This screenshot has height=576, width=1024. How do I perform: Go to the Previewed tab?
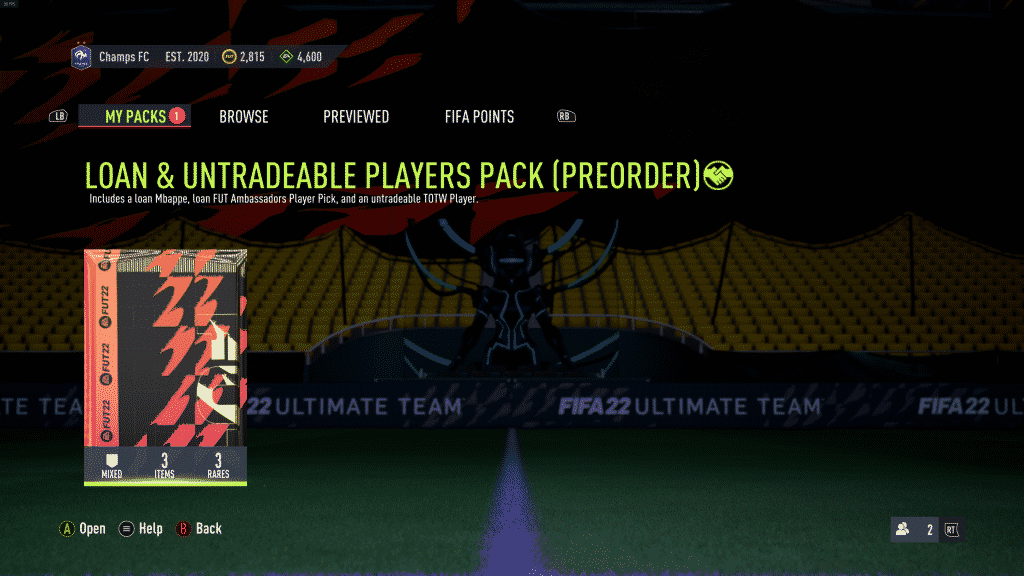click(356, 117)
